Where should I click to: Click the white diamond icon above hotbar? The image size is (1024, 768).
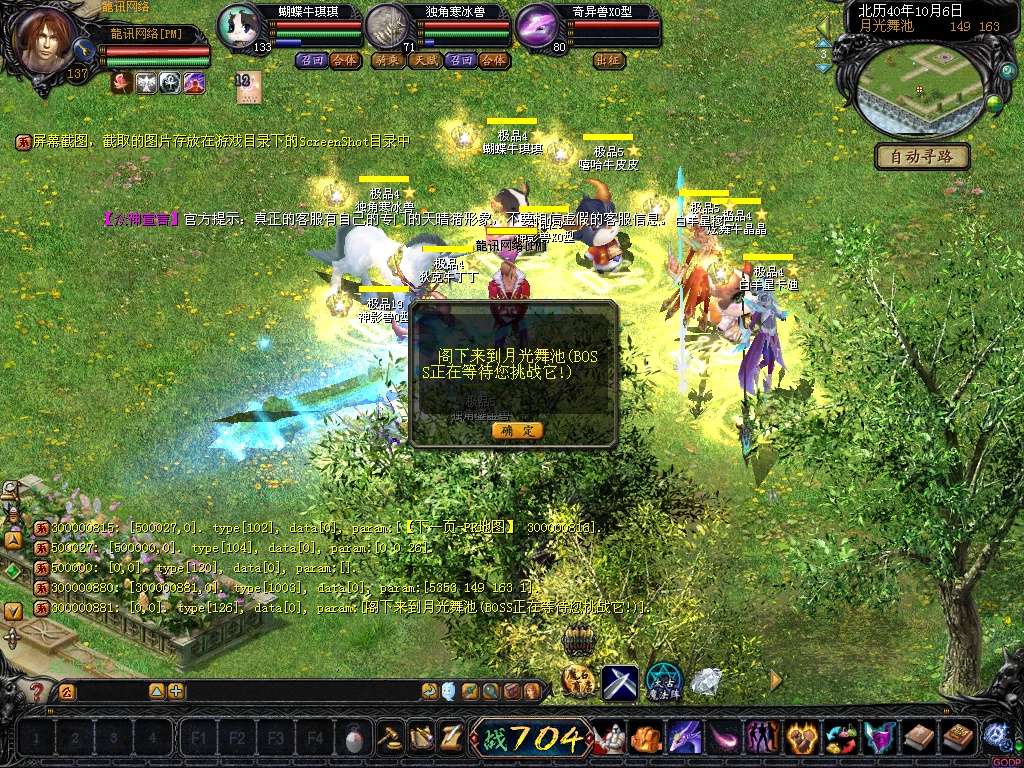pos(706,682)
